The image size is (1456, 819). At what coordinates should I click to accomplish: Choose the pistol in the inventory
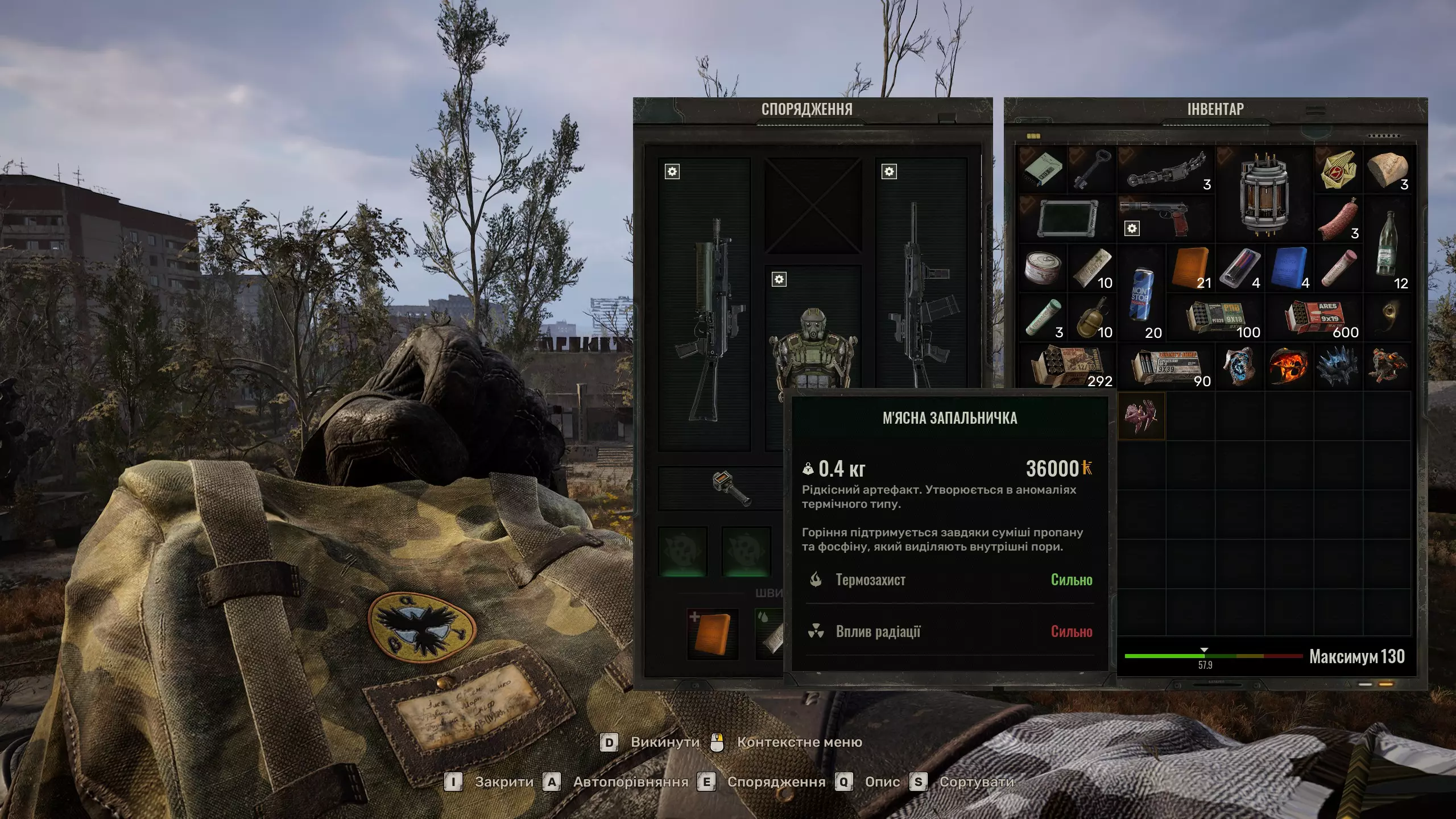(1166, 219)
